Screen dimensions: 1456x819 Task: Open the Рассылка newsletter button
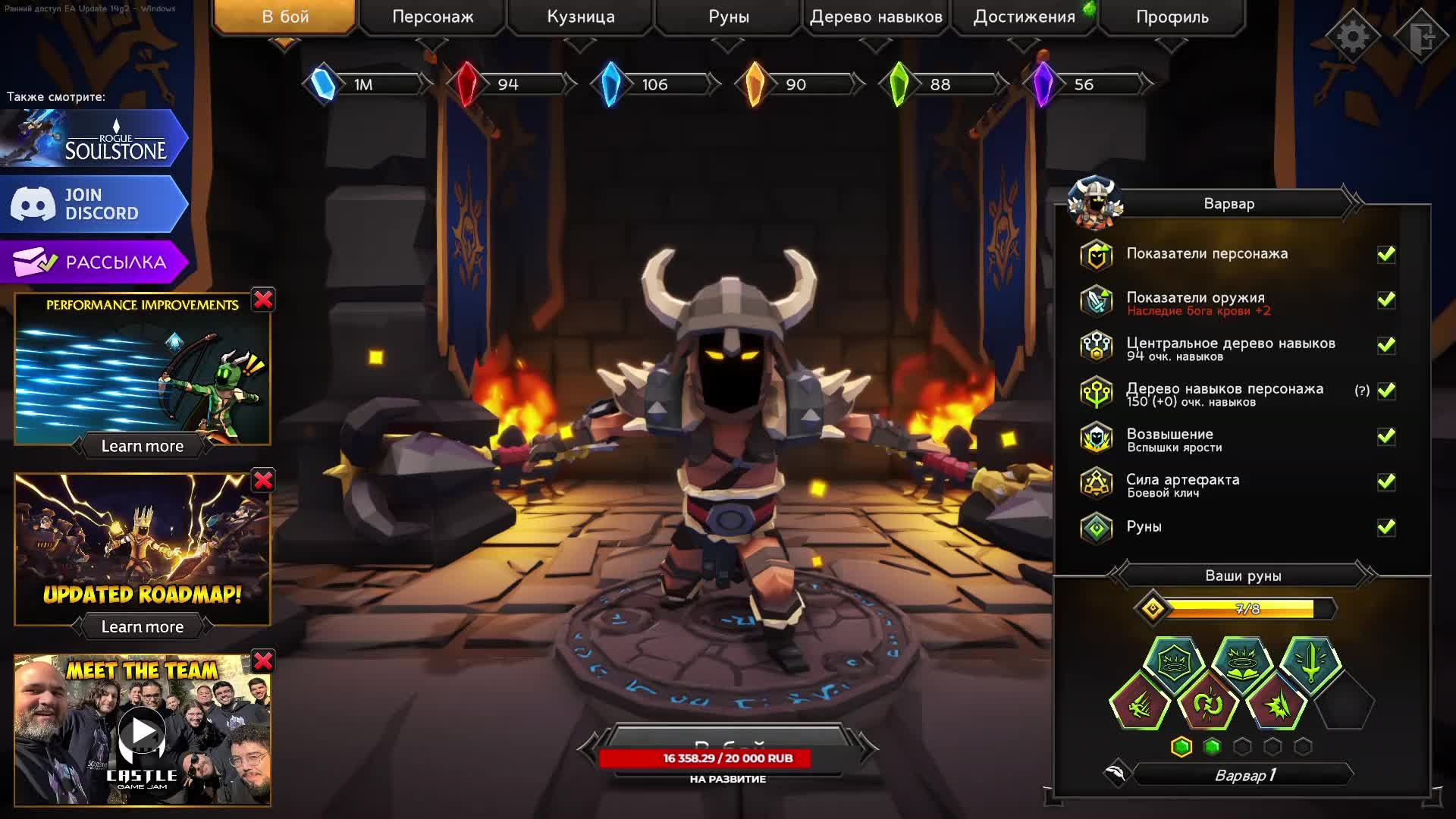pyautogui.click(x=94, y=262)
